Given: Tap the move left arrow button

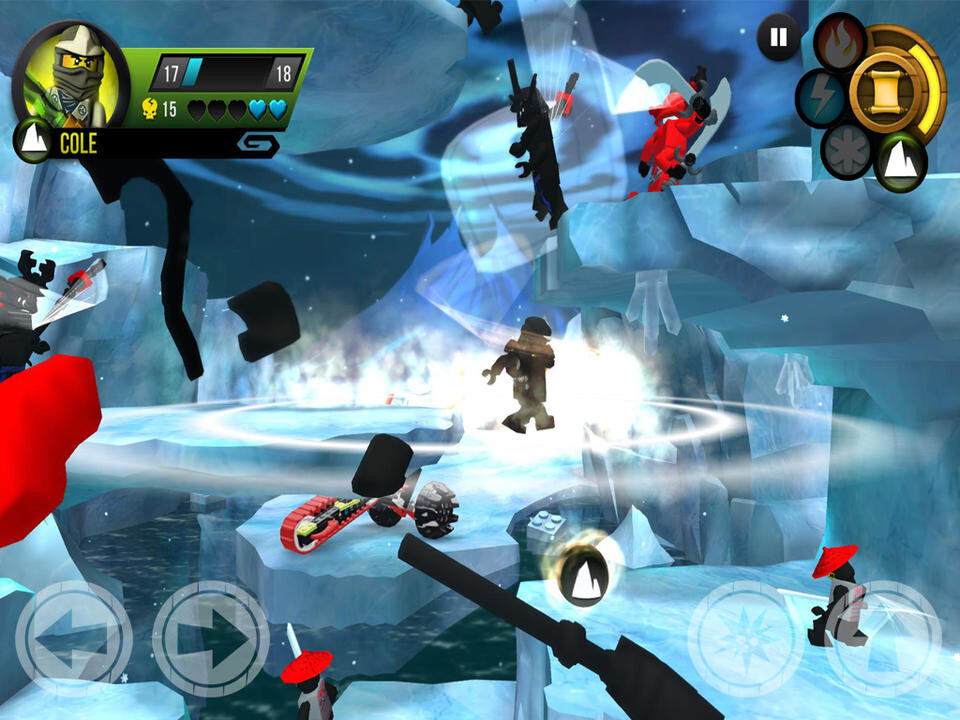Looking at the screenshot, I should click(73, 637).
